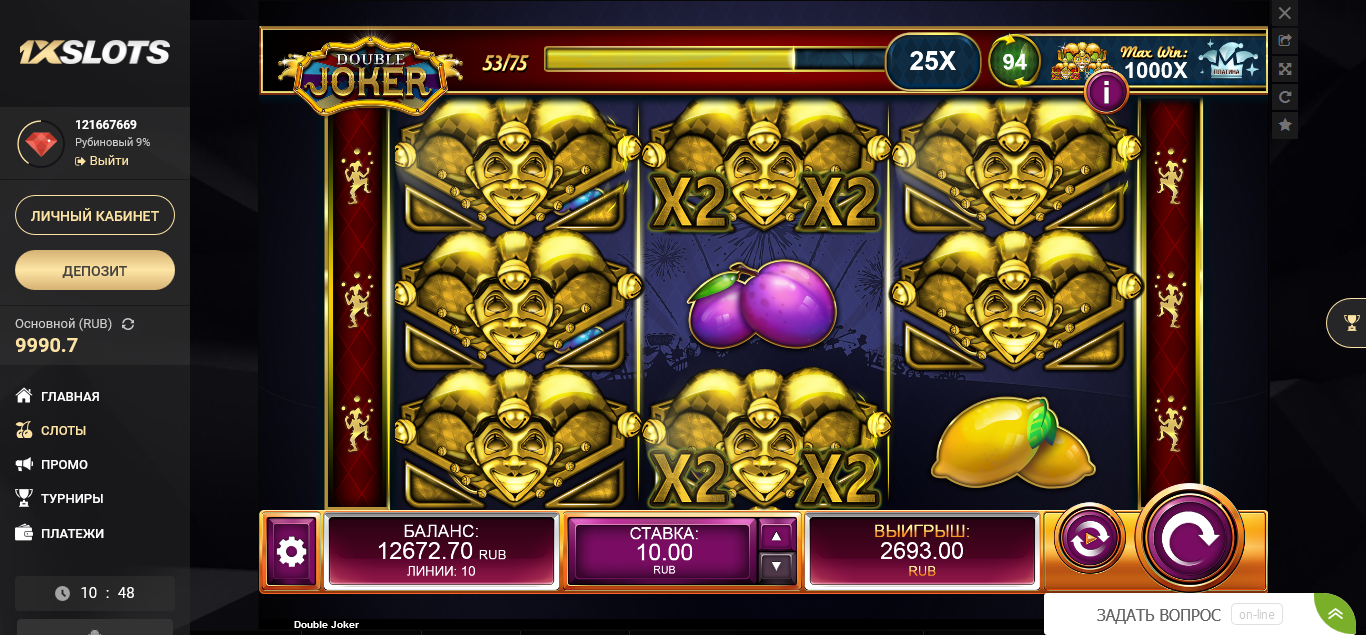Open the Слоты section

click(63, 430)
